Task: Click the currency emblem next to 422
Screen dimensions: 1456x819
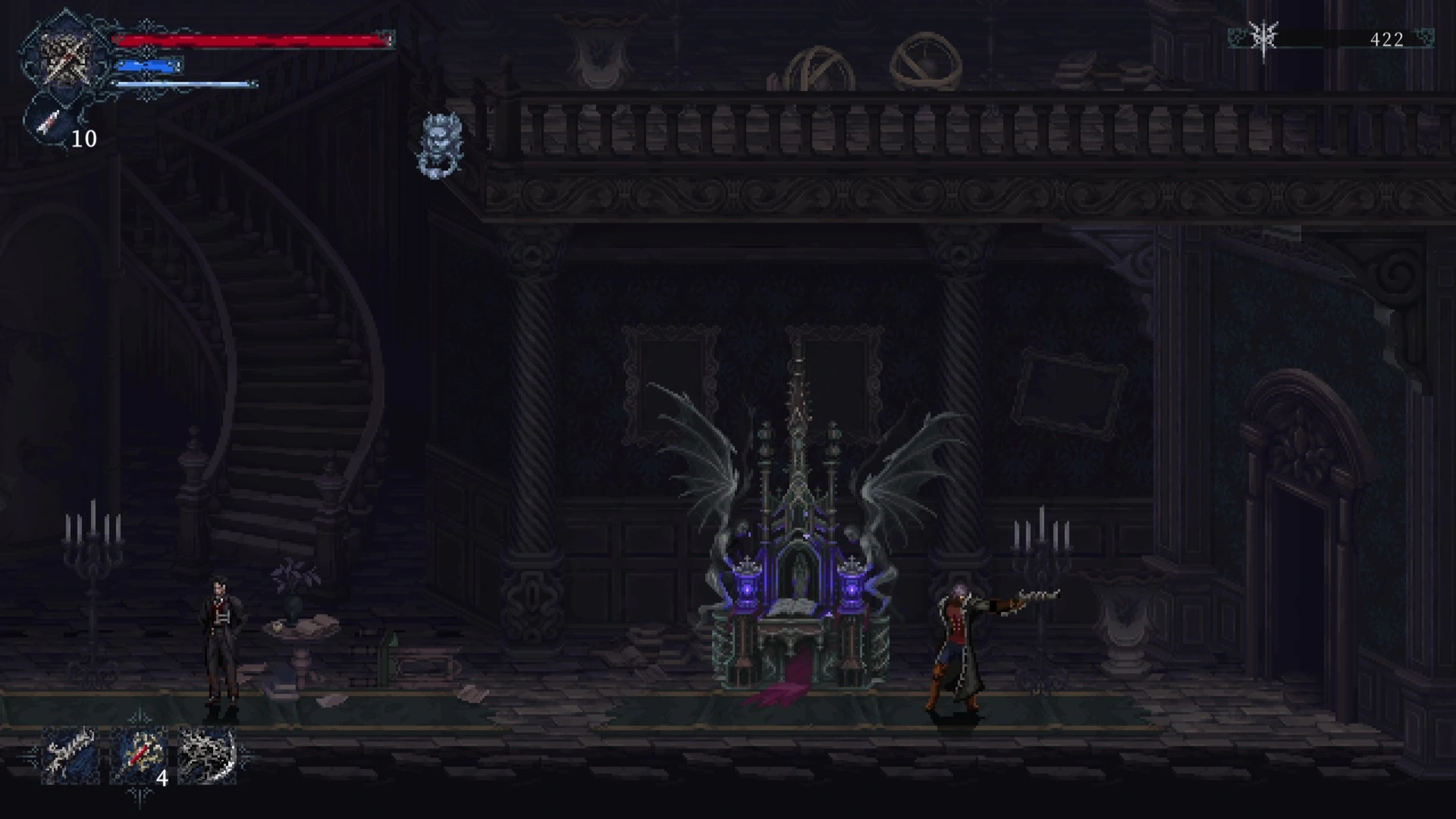Action: coord(1263,39)
